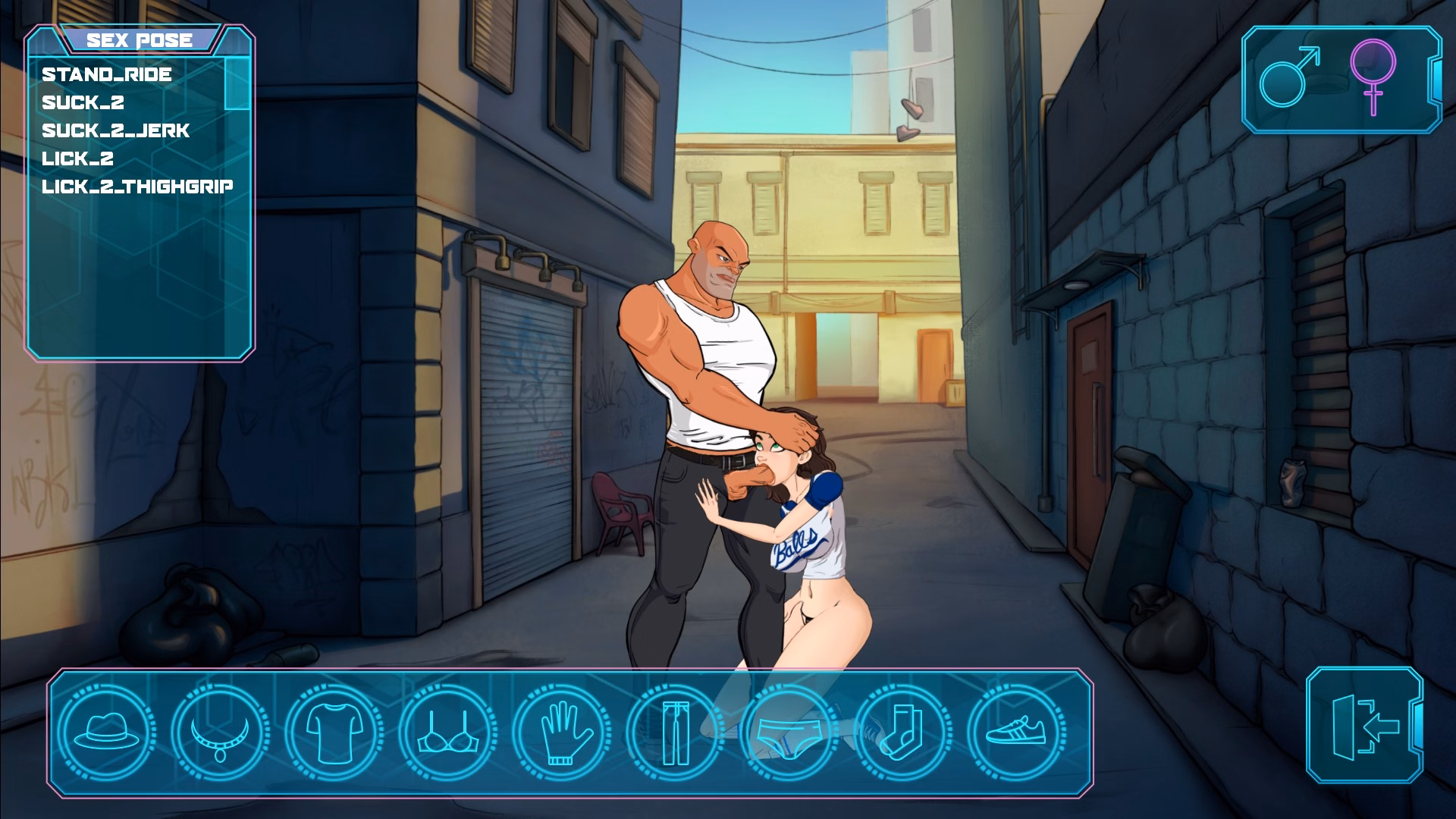Select the STAND_RIDE pose

[x=106, y=75]
